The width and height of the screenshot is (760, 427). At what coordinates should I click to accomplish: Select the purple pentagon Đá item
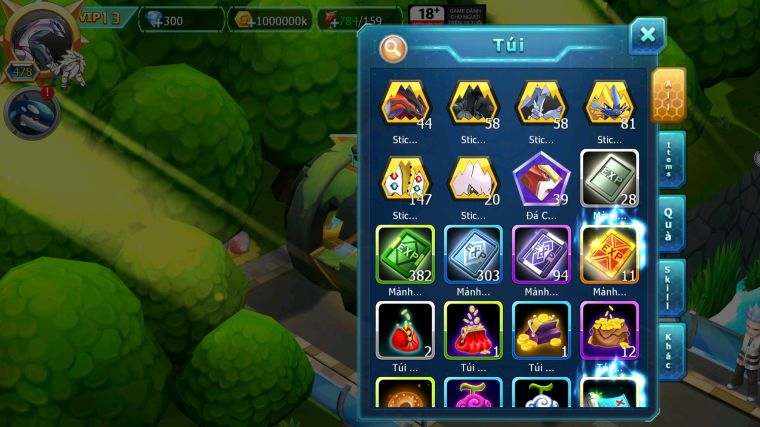(541, 179)
